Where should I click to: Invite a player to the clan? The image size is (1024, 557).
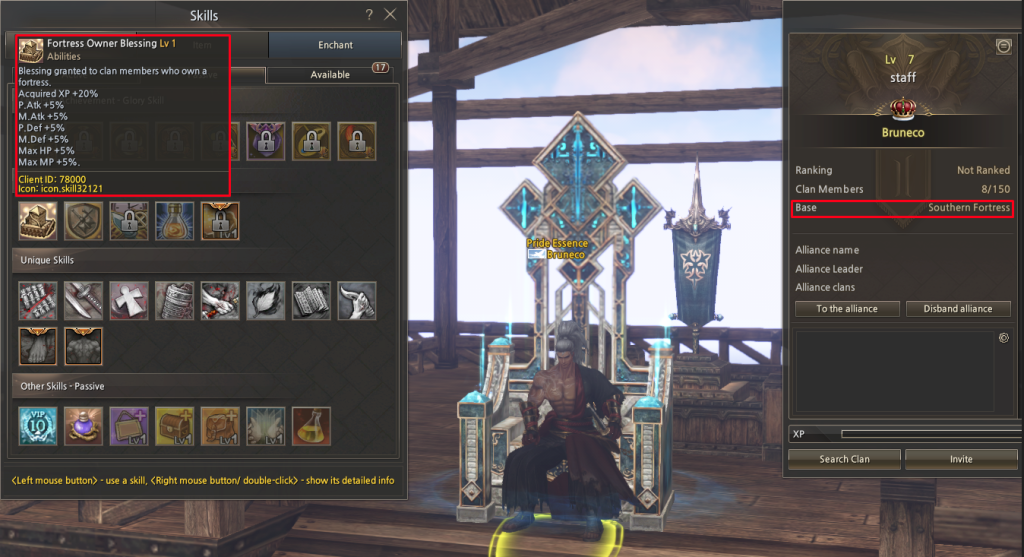click(961, 459)
